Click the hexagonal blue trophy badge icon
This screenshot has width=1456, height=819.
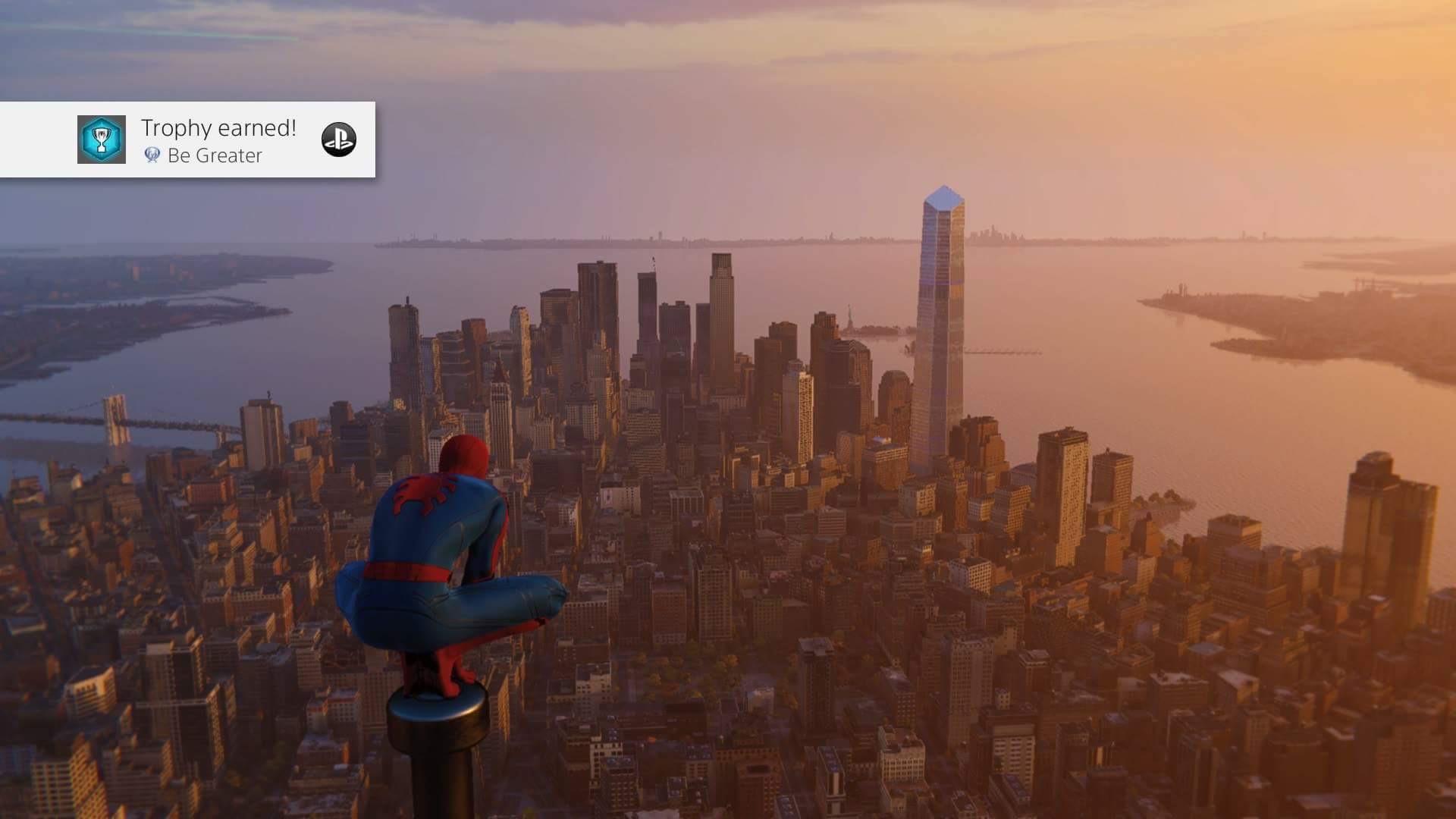101,139
